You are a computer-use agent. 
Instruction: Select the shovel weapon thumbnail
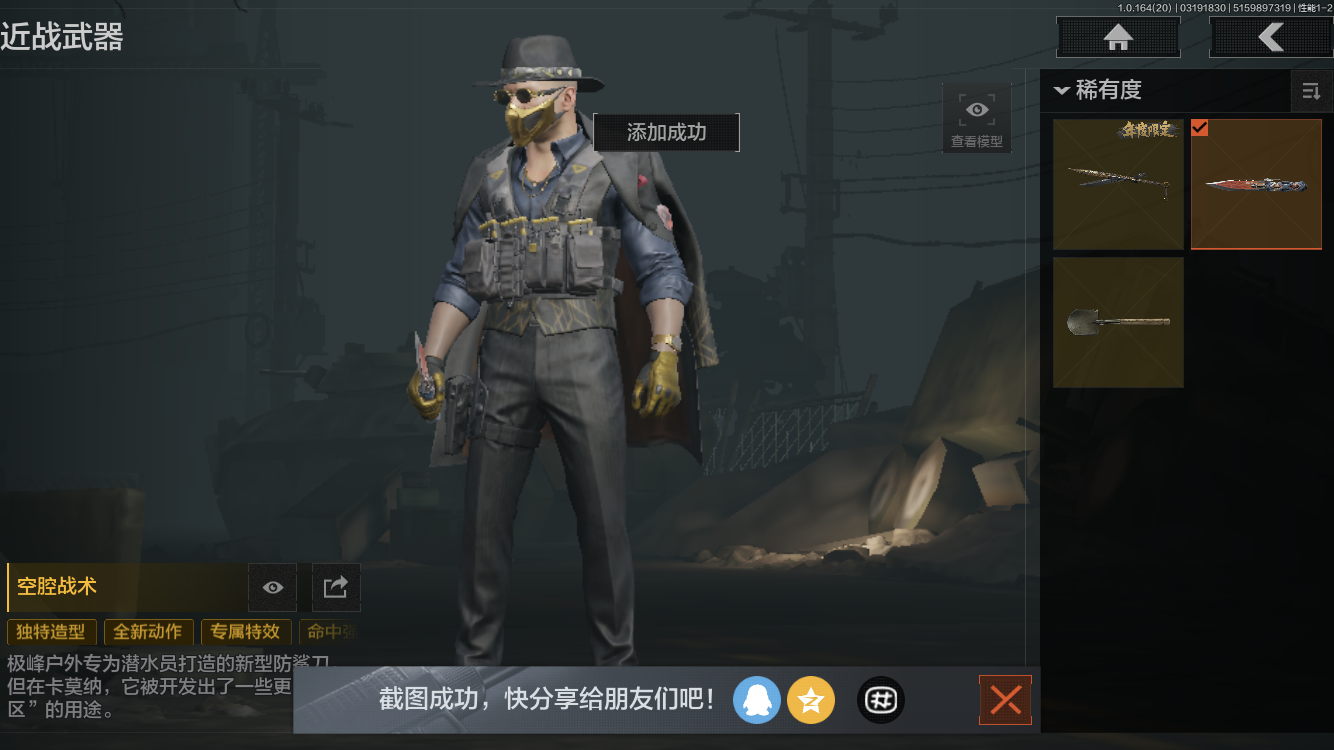click(x=1117, y=322)
